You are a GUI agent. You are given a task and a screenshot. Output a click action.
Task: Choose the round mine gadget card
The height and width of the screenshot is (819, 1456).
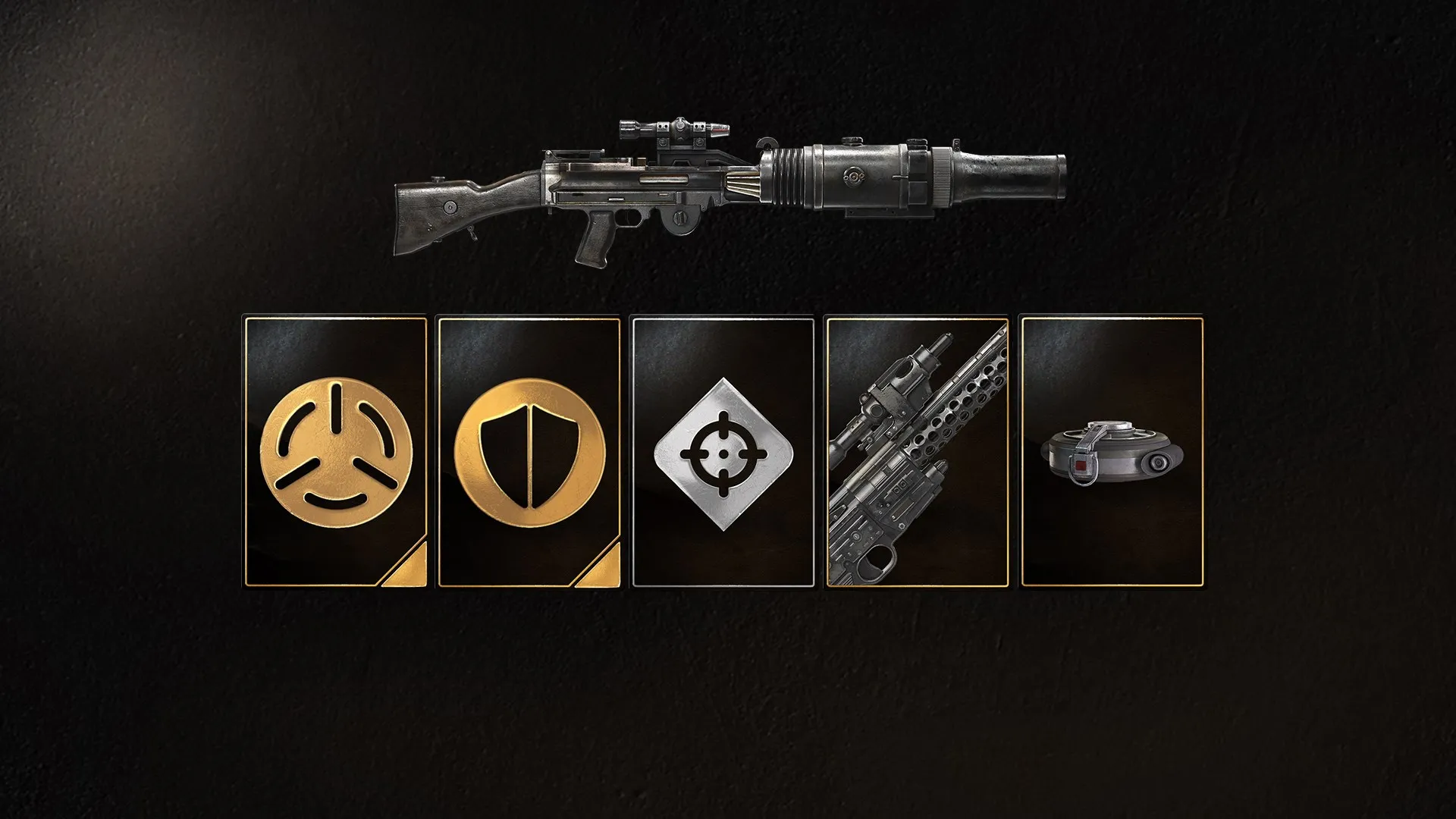1112,453
